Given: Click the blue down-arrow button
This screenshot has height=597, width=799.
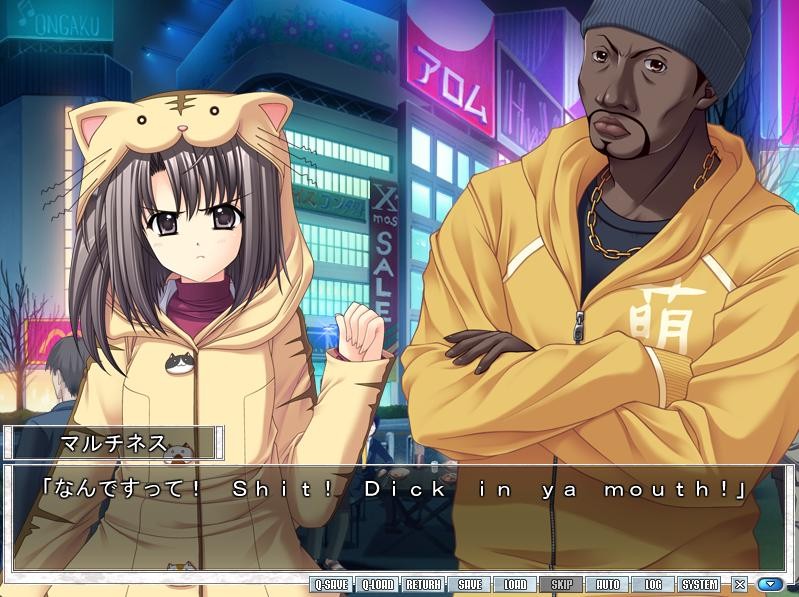Looking at the screenshot, I should 769,584.
